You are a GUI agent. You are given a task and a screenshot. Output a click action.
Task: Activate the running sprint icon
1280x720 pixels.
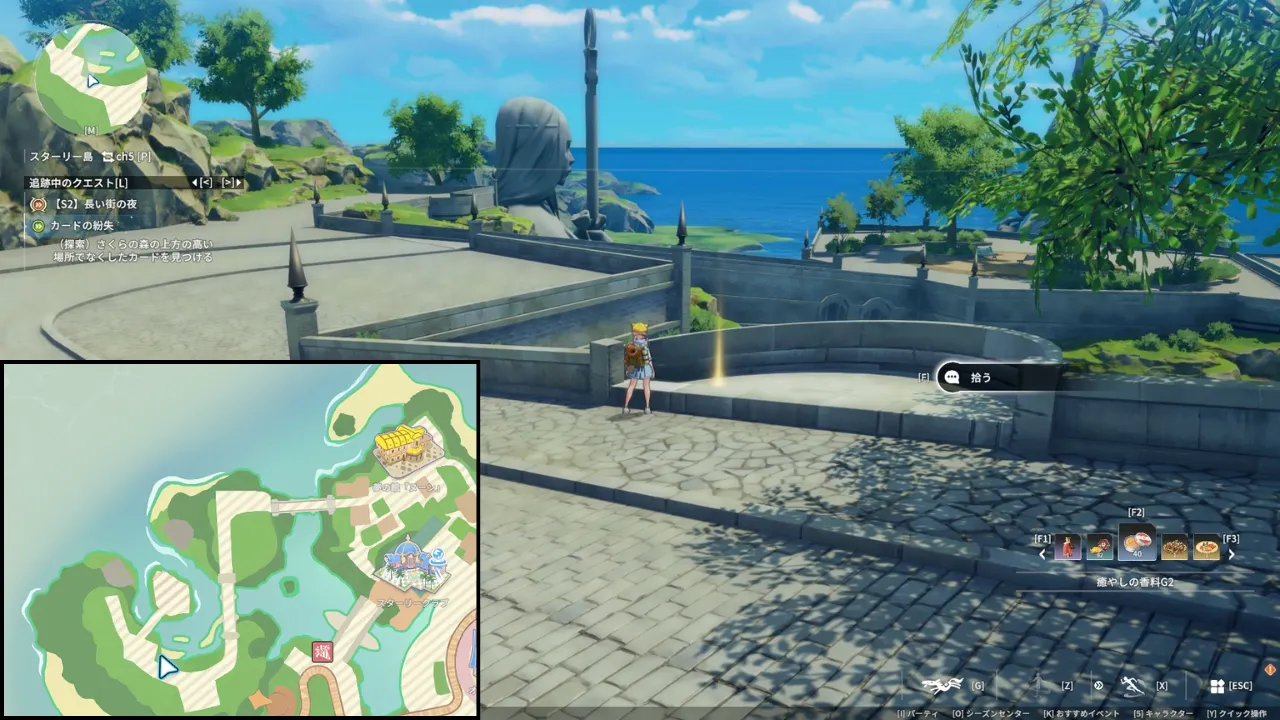tap(1133, 685)
